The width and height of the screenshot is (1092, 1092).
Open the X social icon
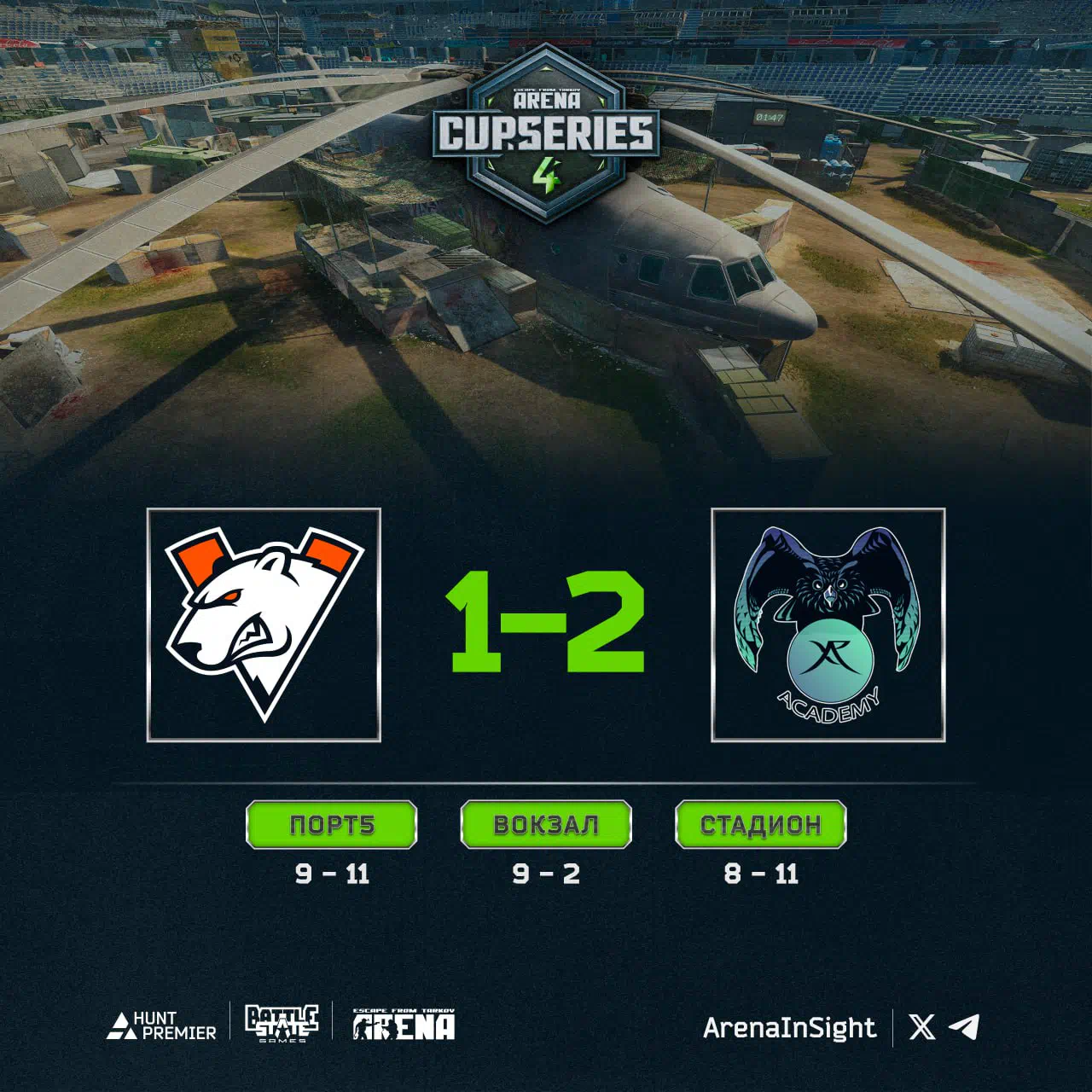pos(922,1026)
